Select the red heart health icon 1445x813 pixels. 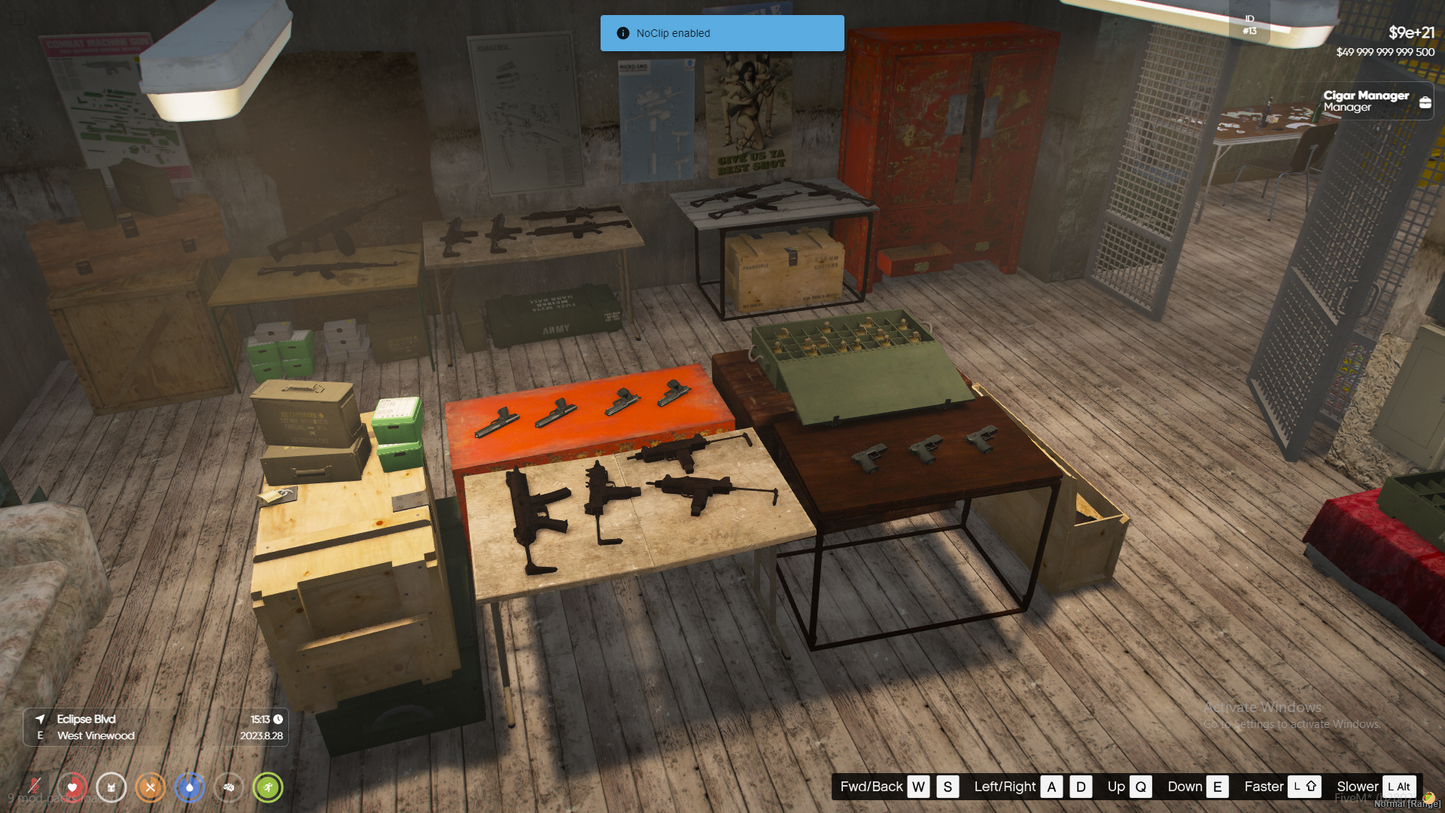72,787
